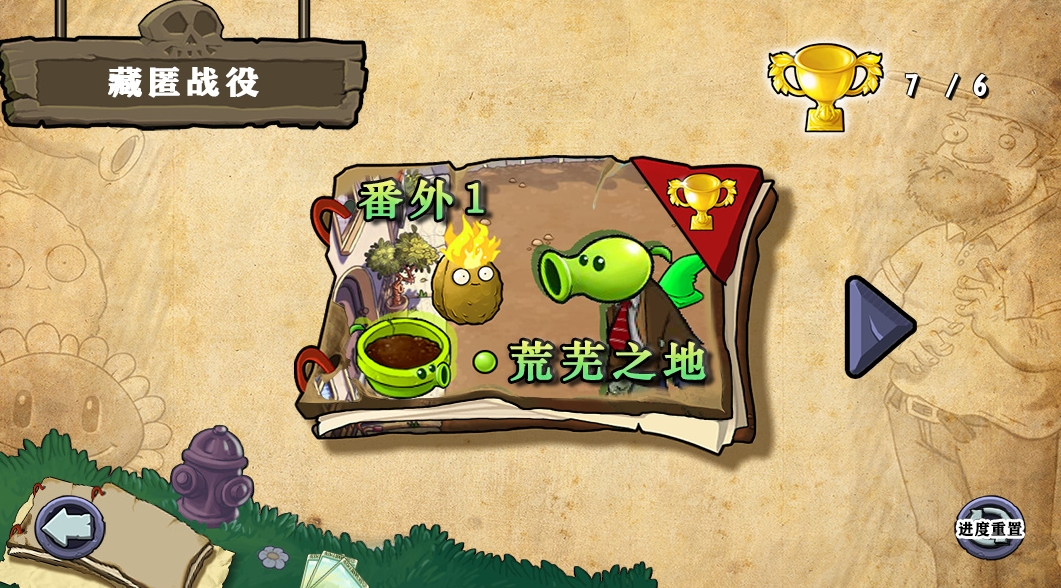The image size is (1061, 588).
Task: Click the 进度重置 progress reset button
Action: coord(990,528)
